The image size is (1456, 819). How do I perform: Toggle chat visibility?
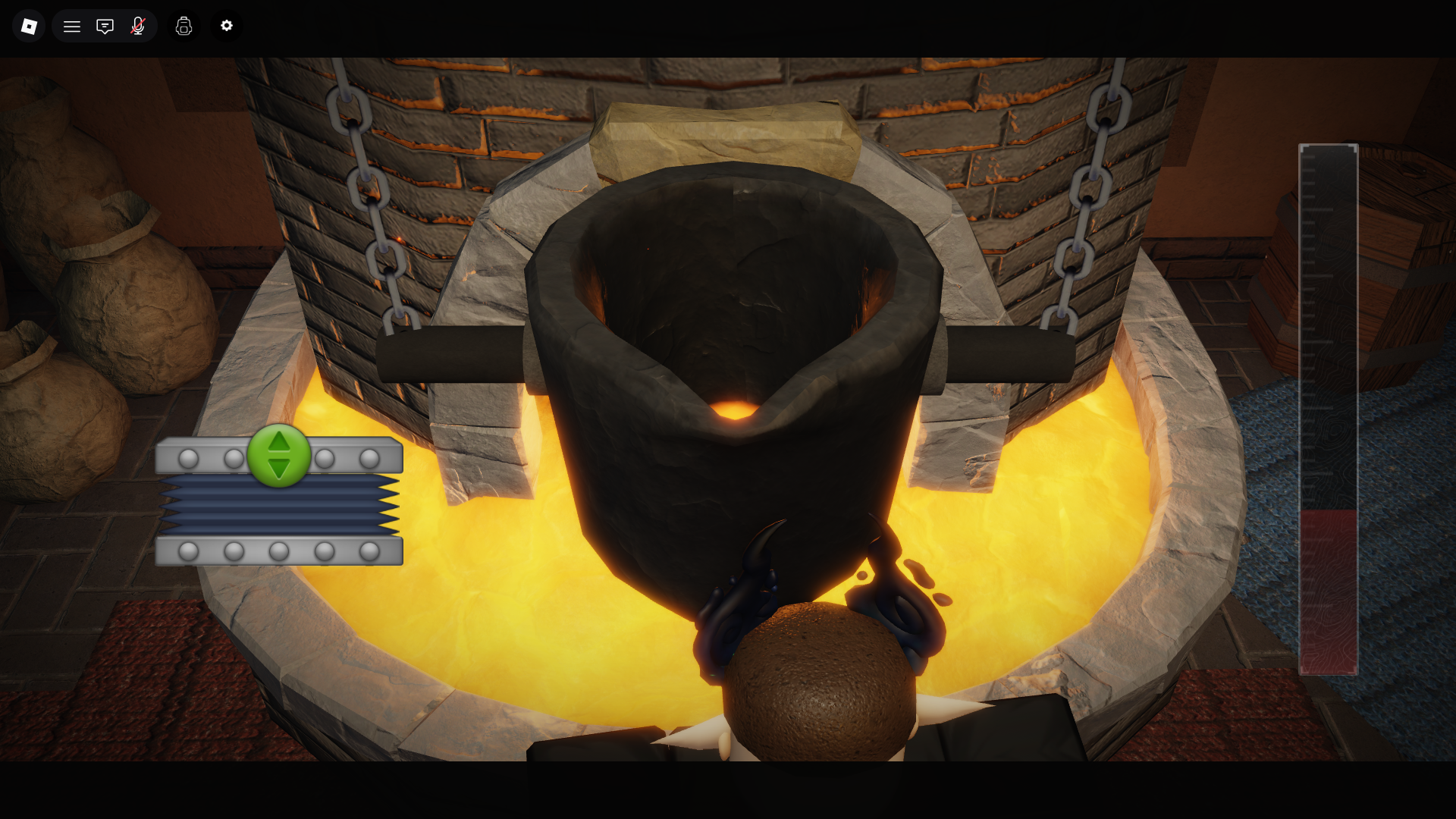(105, 26)
